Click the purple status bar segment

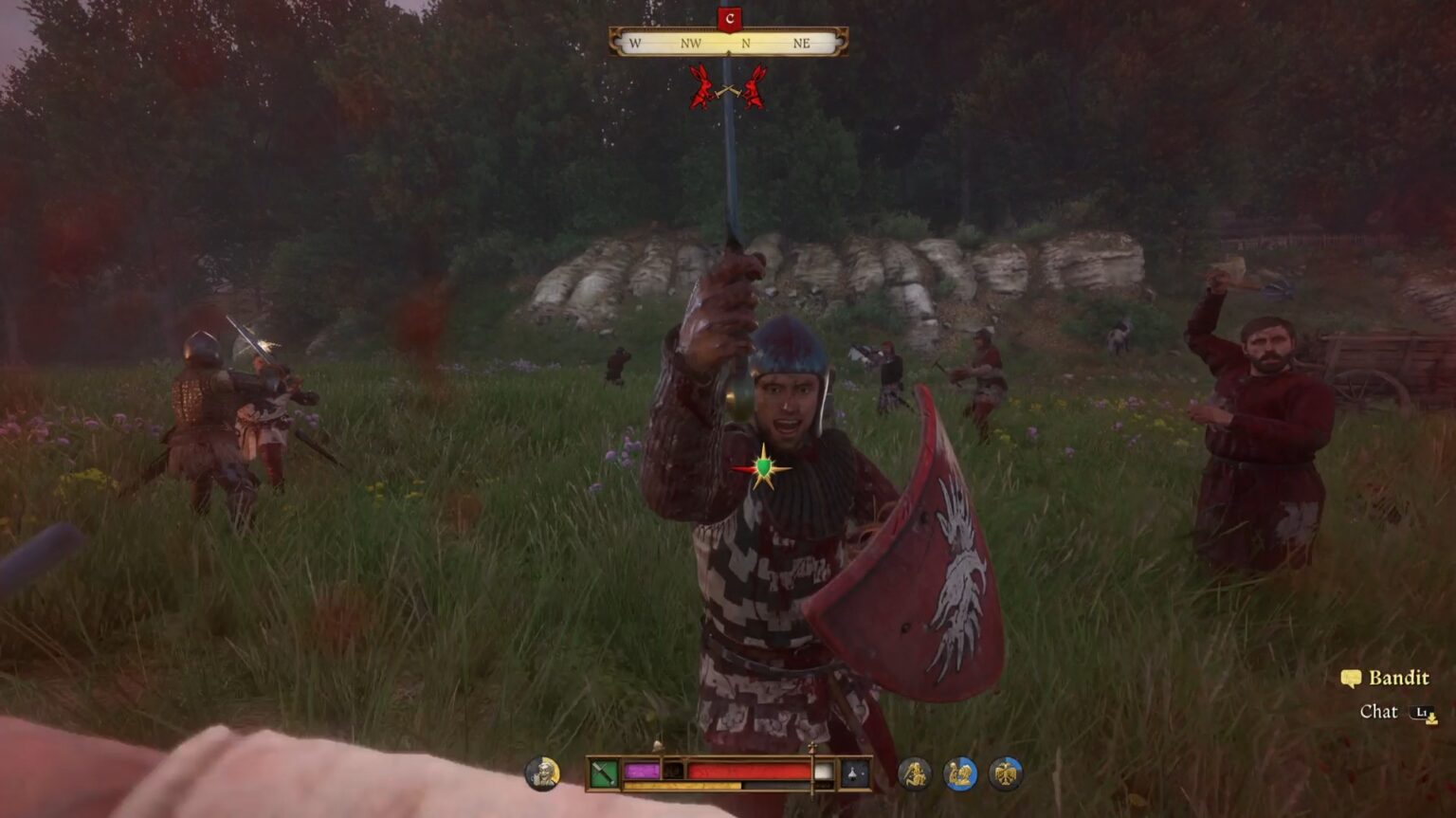click(643, 770)
